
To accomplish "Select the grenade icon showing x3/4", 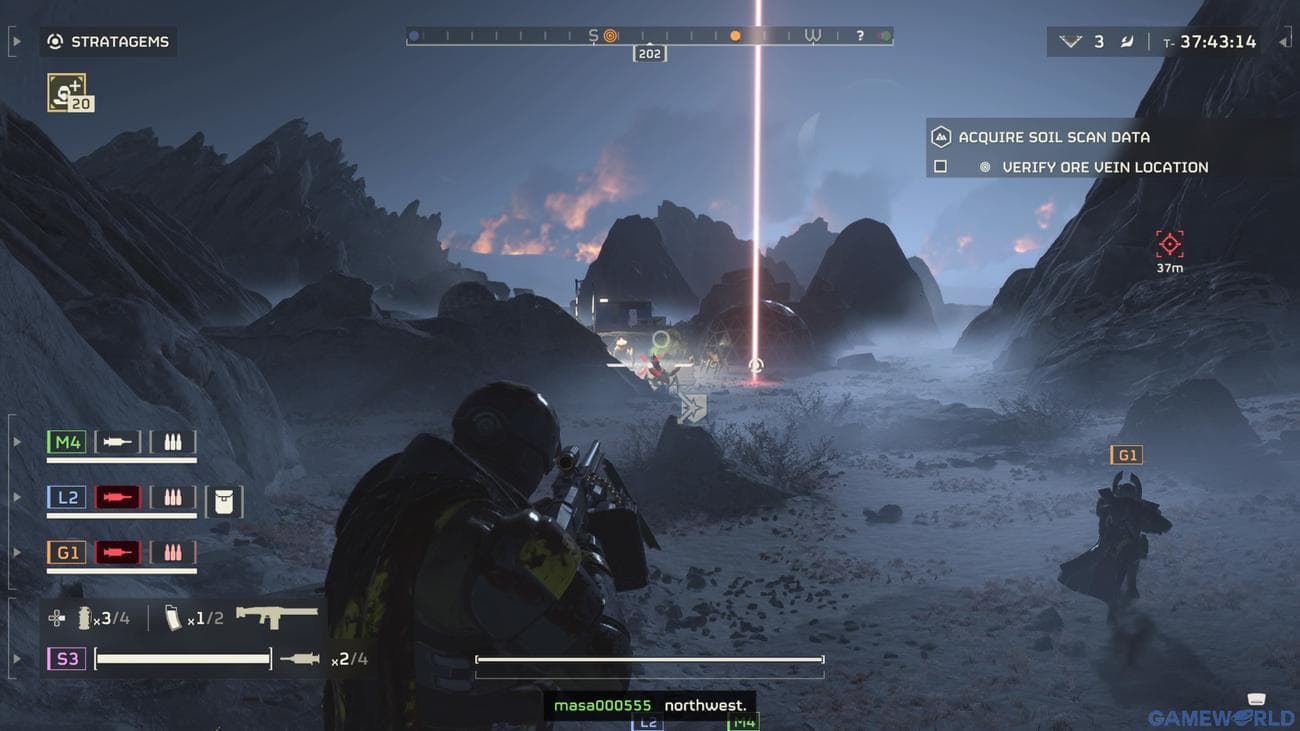I will click(82, 617).
